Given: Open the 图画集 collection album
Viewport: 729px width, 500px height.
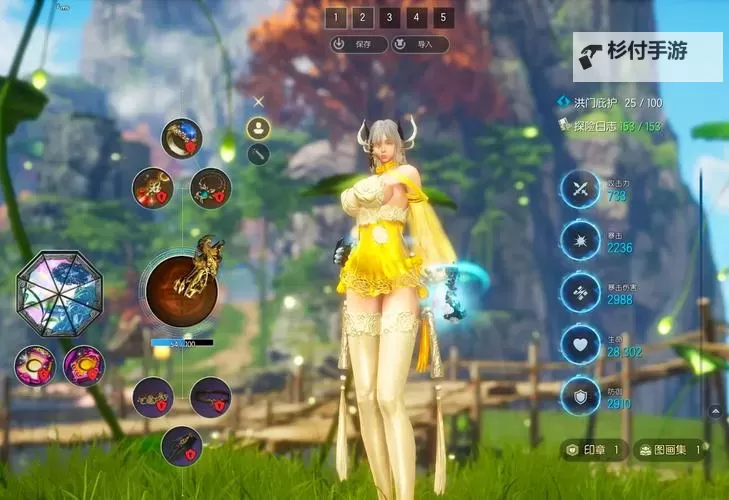Looking at the screenshot, I should tap(670, 451).
